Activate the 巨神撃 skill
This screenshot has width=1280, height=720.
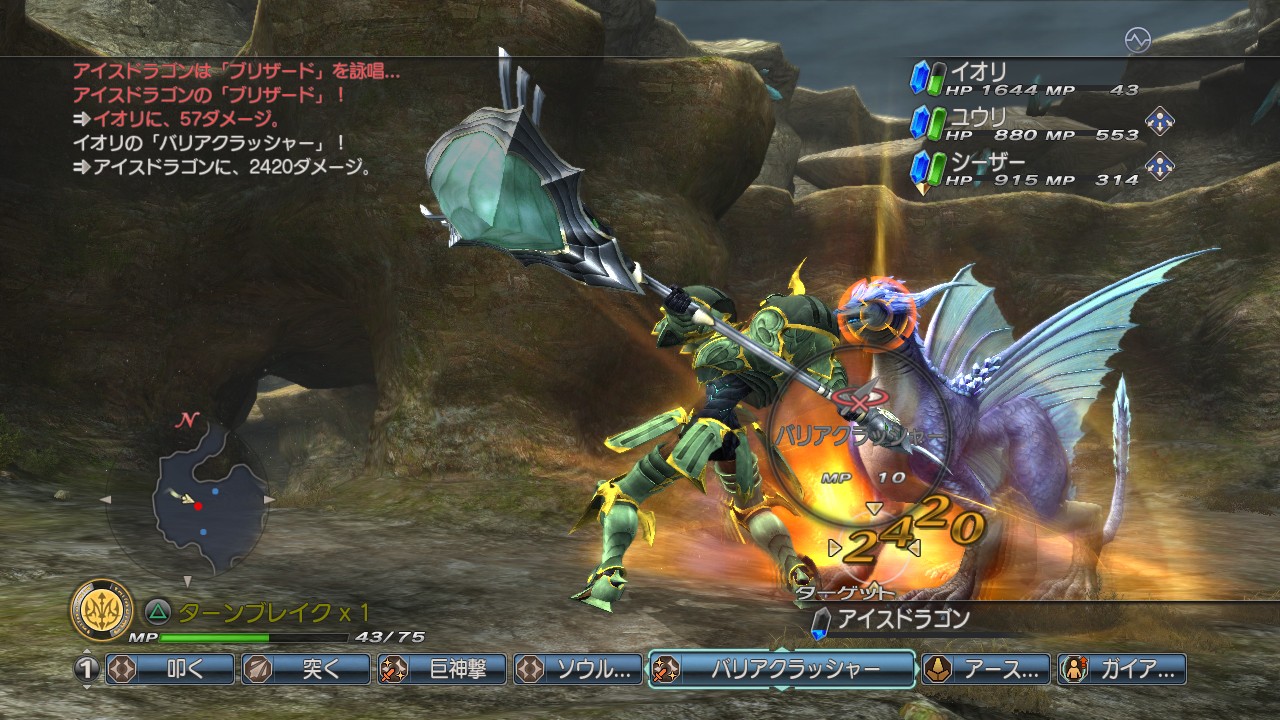(x=441, y=669)
